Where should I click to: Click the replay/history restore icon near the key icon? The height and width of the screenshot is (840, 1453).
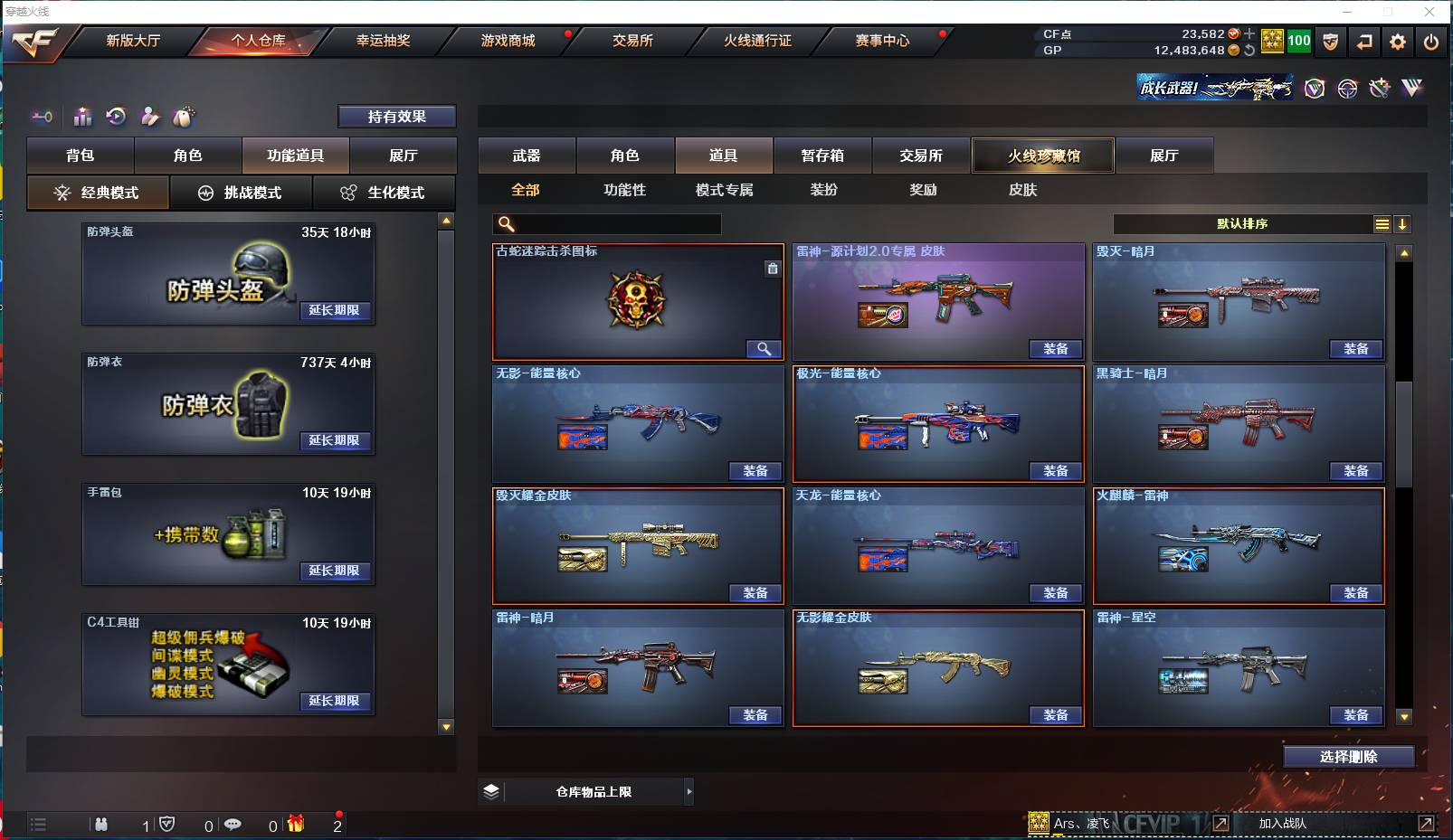[x=115, y=117]
